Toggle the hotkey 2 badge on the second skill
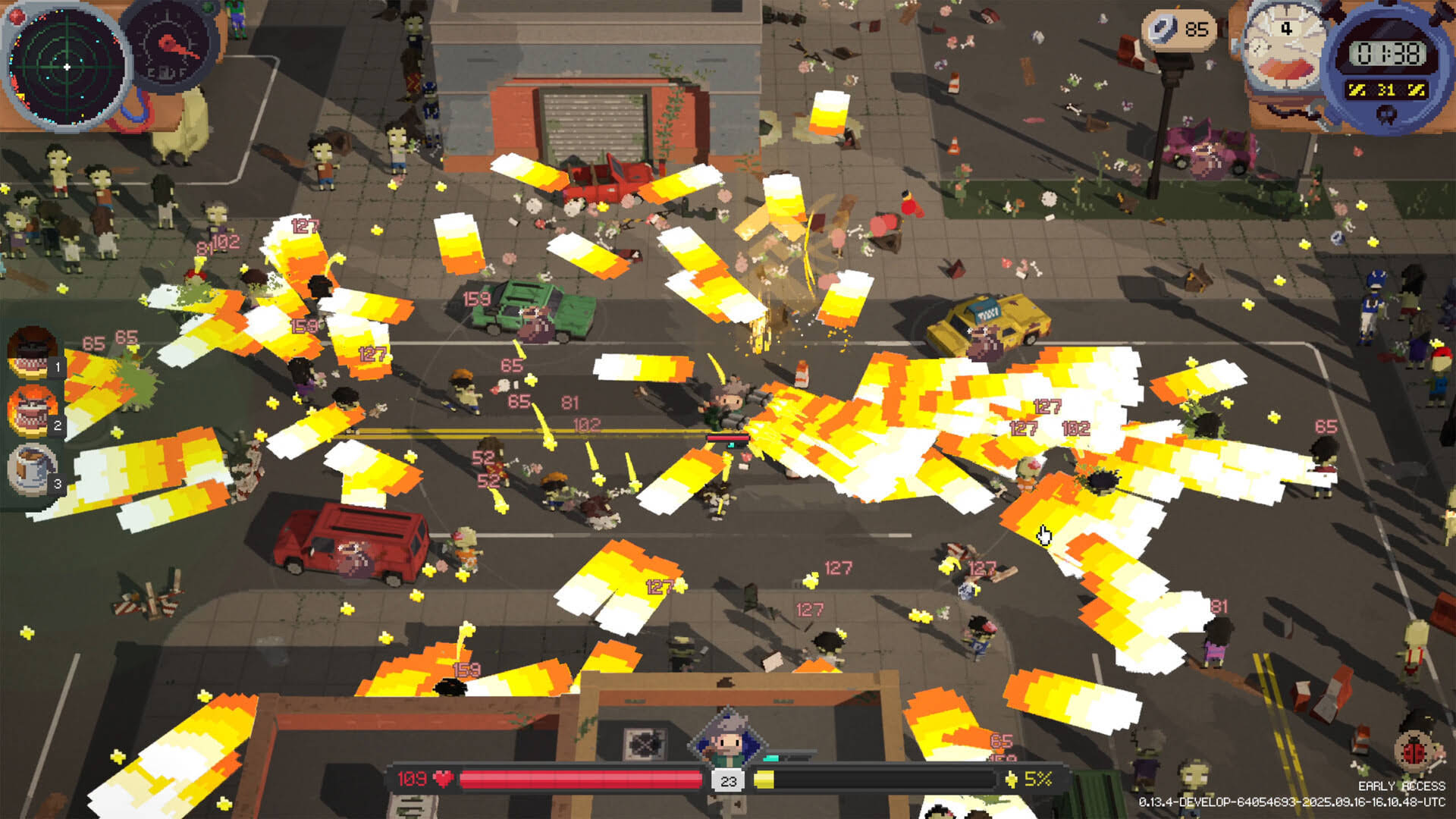 pos(57,427)
